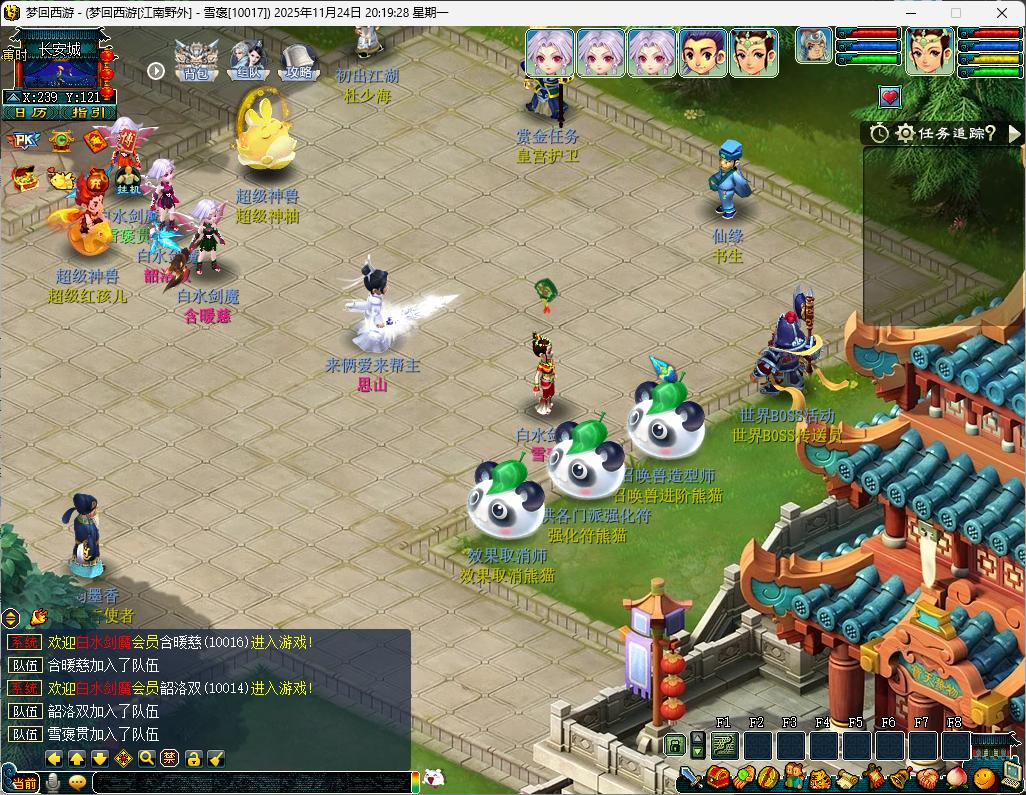Screen dimensions: 1026x795
Task: Open the quest tracker gear settings
Action: click(x=905, y=133)
